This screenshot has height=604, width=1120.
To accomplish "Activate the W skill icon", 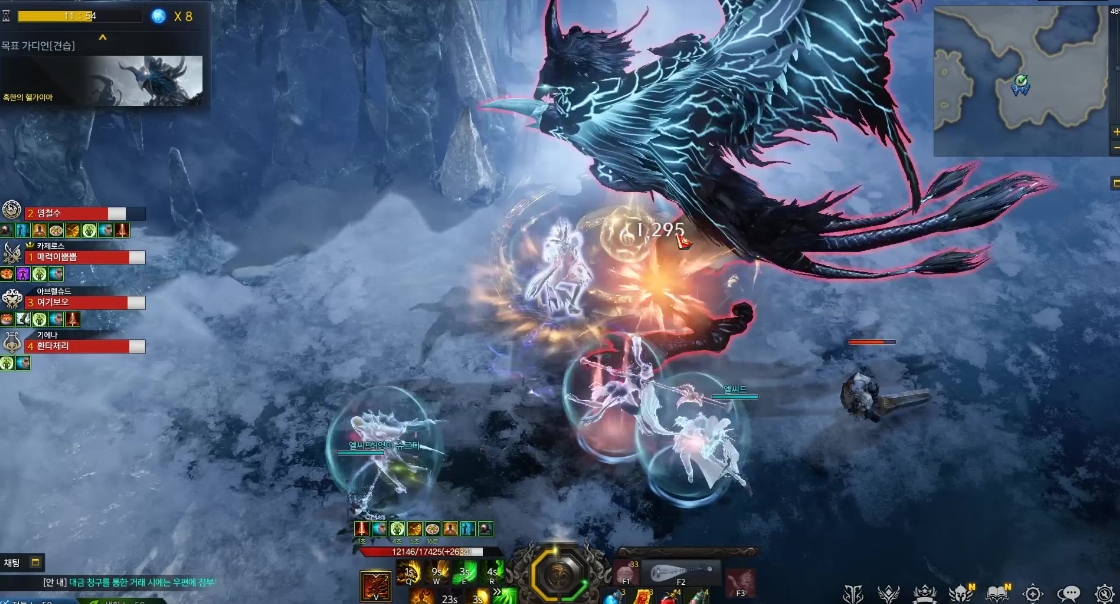I will point(438,573).
